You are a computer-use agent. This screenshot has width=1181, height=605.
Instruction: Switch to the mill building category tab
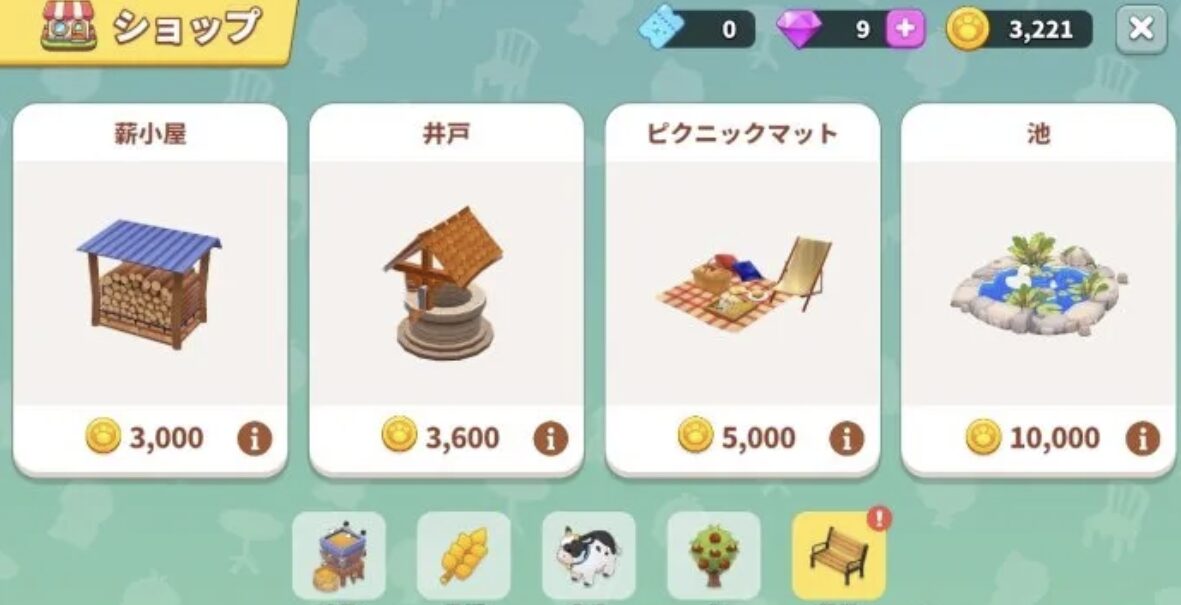338,555
